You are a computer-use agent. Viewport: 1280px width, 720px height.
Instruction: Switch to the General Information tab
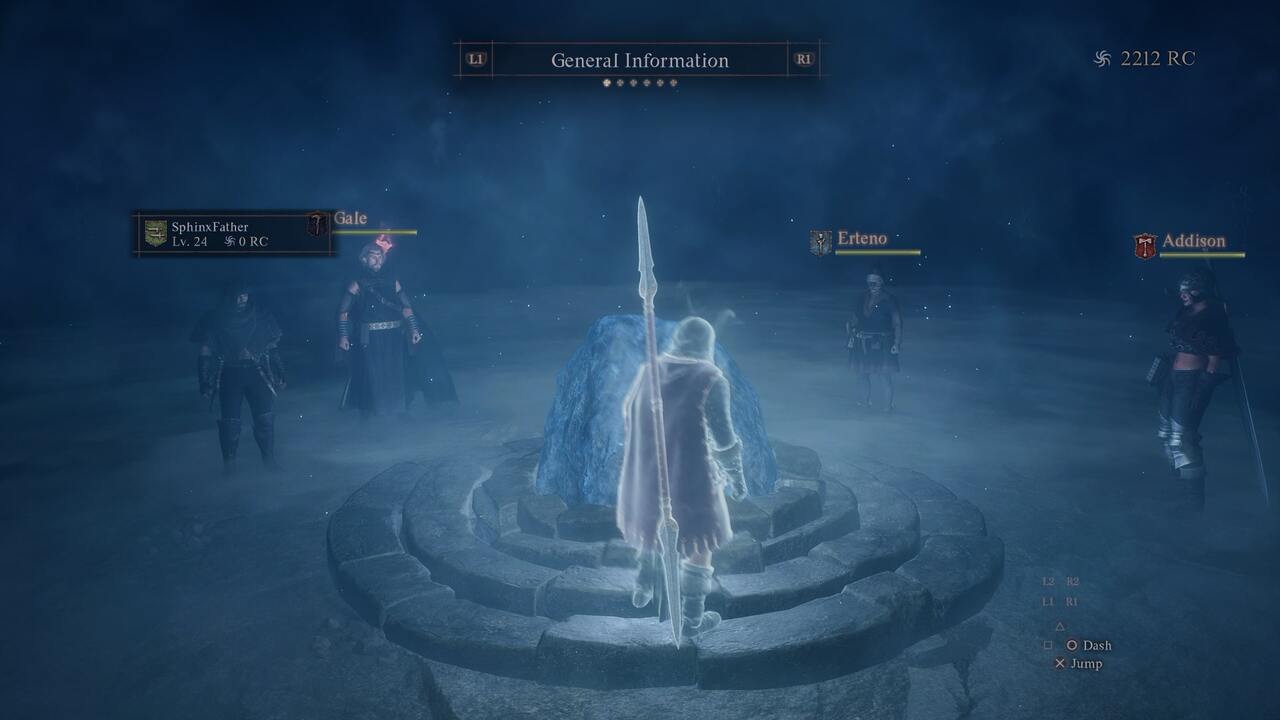[640, 60]
